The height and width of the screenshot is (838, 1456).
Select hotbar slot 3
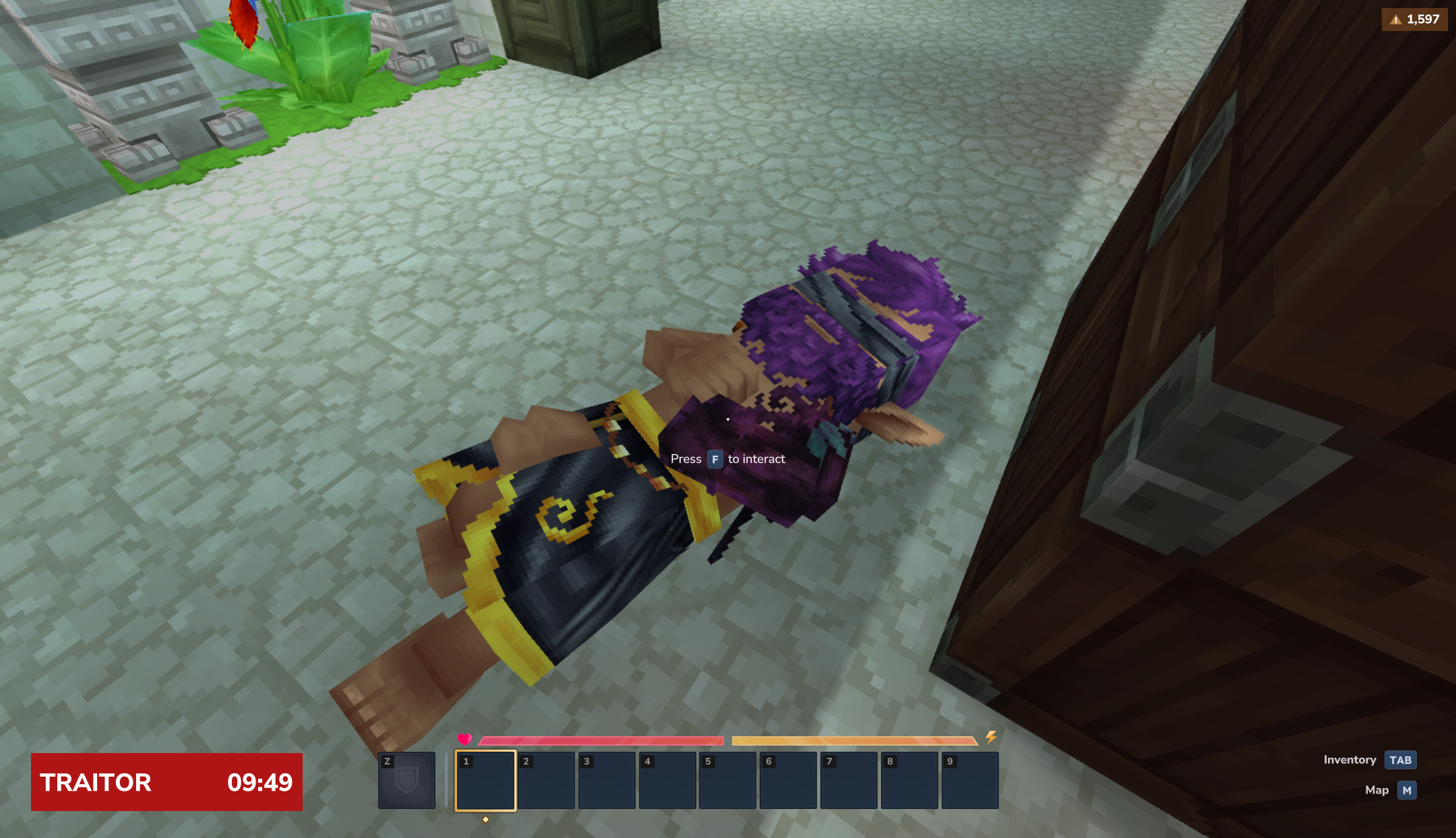pyautogui.click(x=605, y=780)
